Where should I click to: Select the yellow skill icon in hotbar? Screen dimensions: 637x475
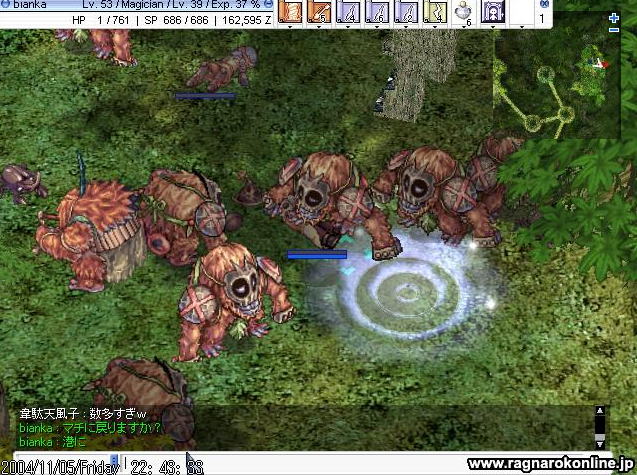tap(435, 12)
